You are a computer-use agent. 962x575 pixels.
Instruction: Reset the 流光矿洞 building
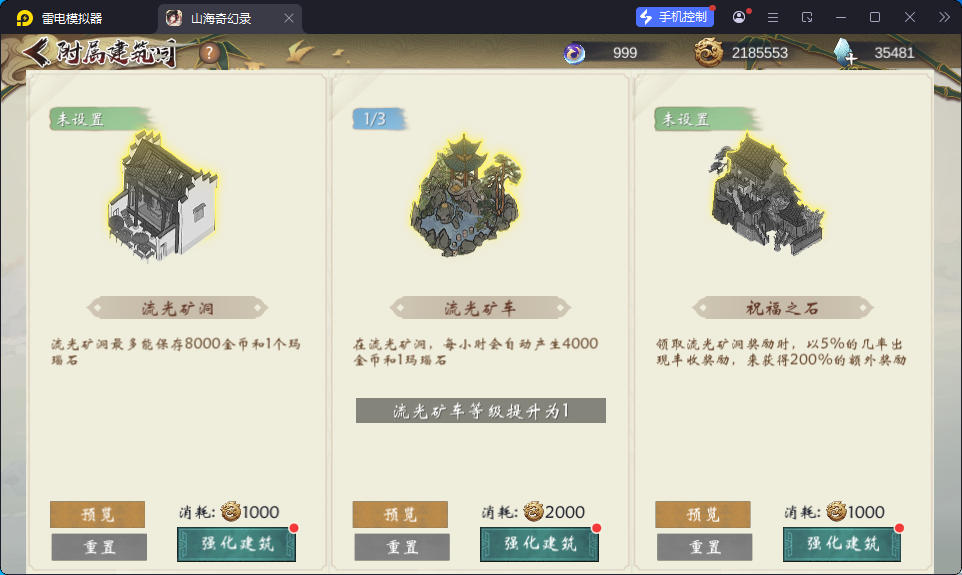pos(99,547)
